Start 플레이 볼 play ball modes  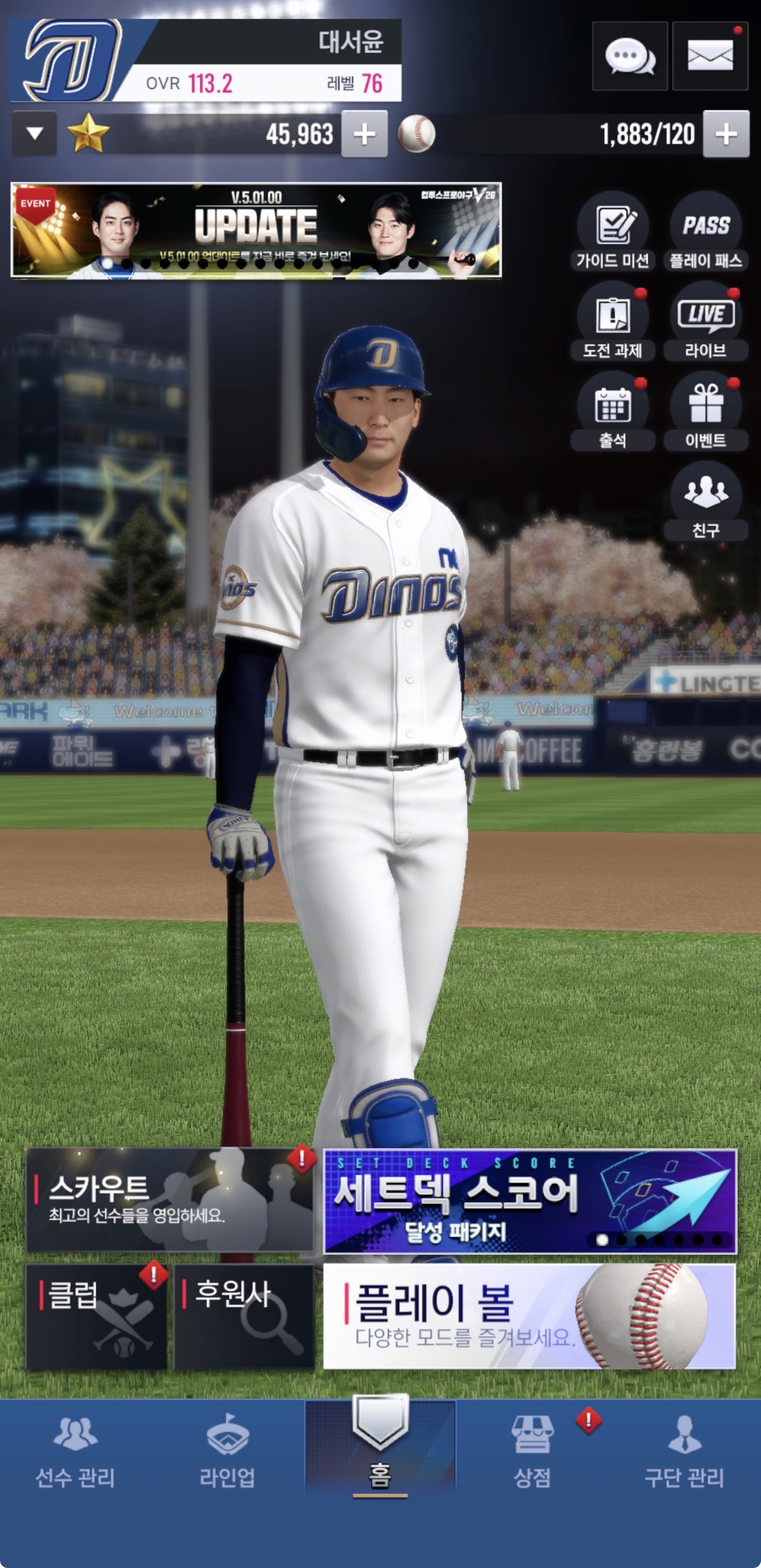529,1317
